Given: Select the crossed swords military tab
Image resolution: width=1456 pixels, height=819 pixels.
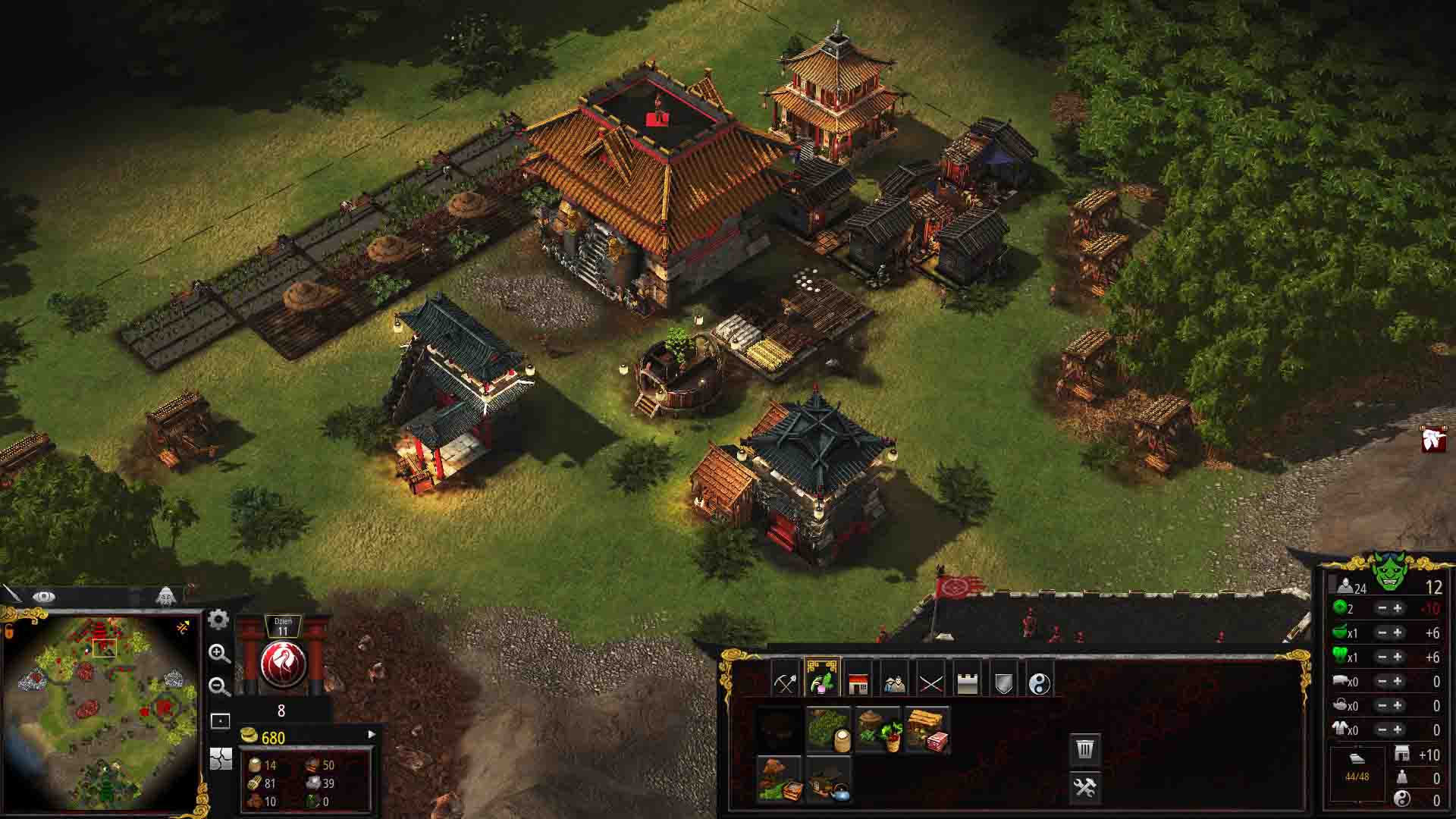Looking at the screenshot, I should 930,682.
